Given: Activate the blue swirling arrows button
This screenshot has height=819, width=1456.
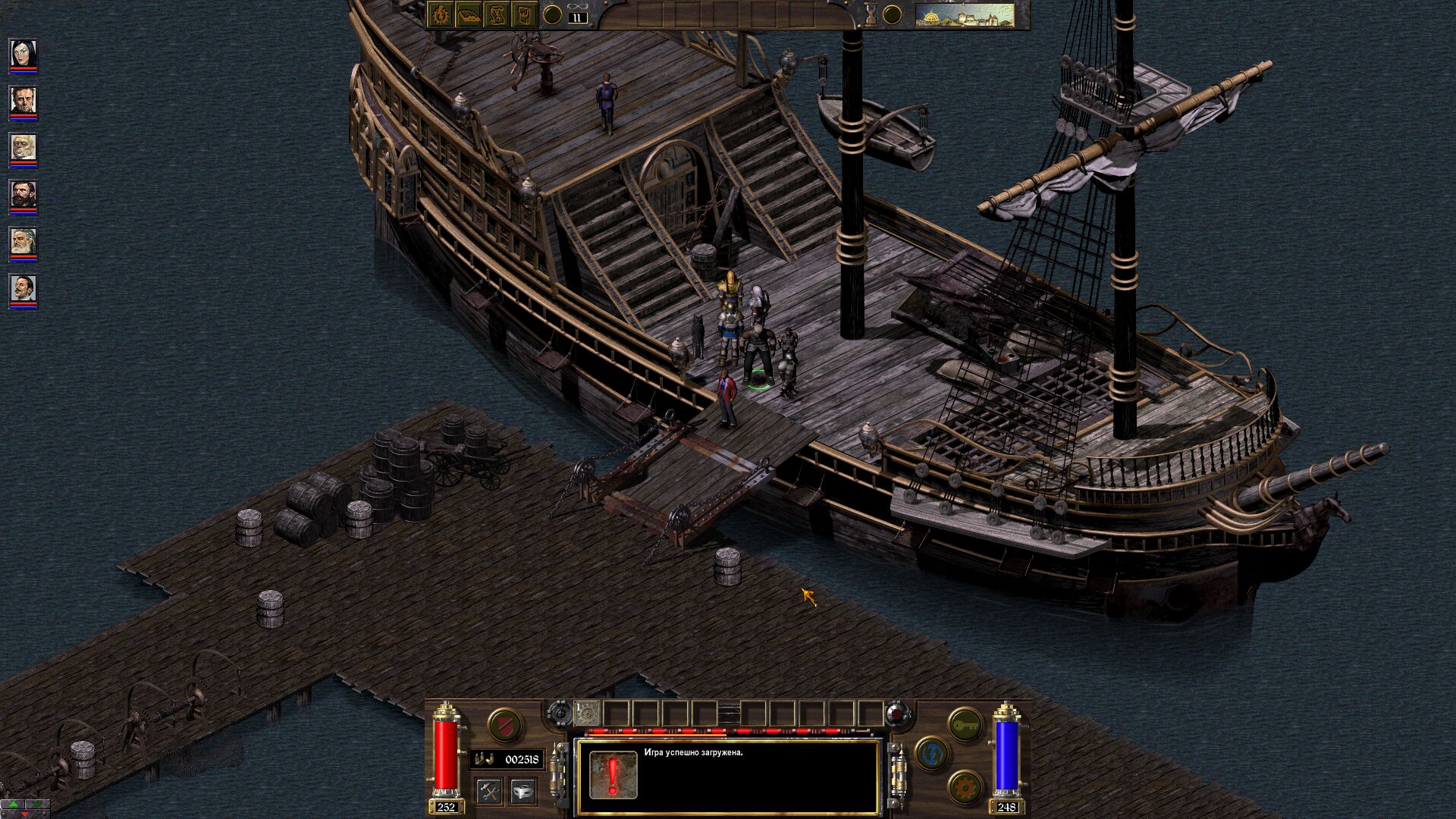Looking at the screenshot, I should [x=932, y=753].
